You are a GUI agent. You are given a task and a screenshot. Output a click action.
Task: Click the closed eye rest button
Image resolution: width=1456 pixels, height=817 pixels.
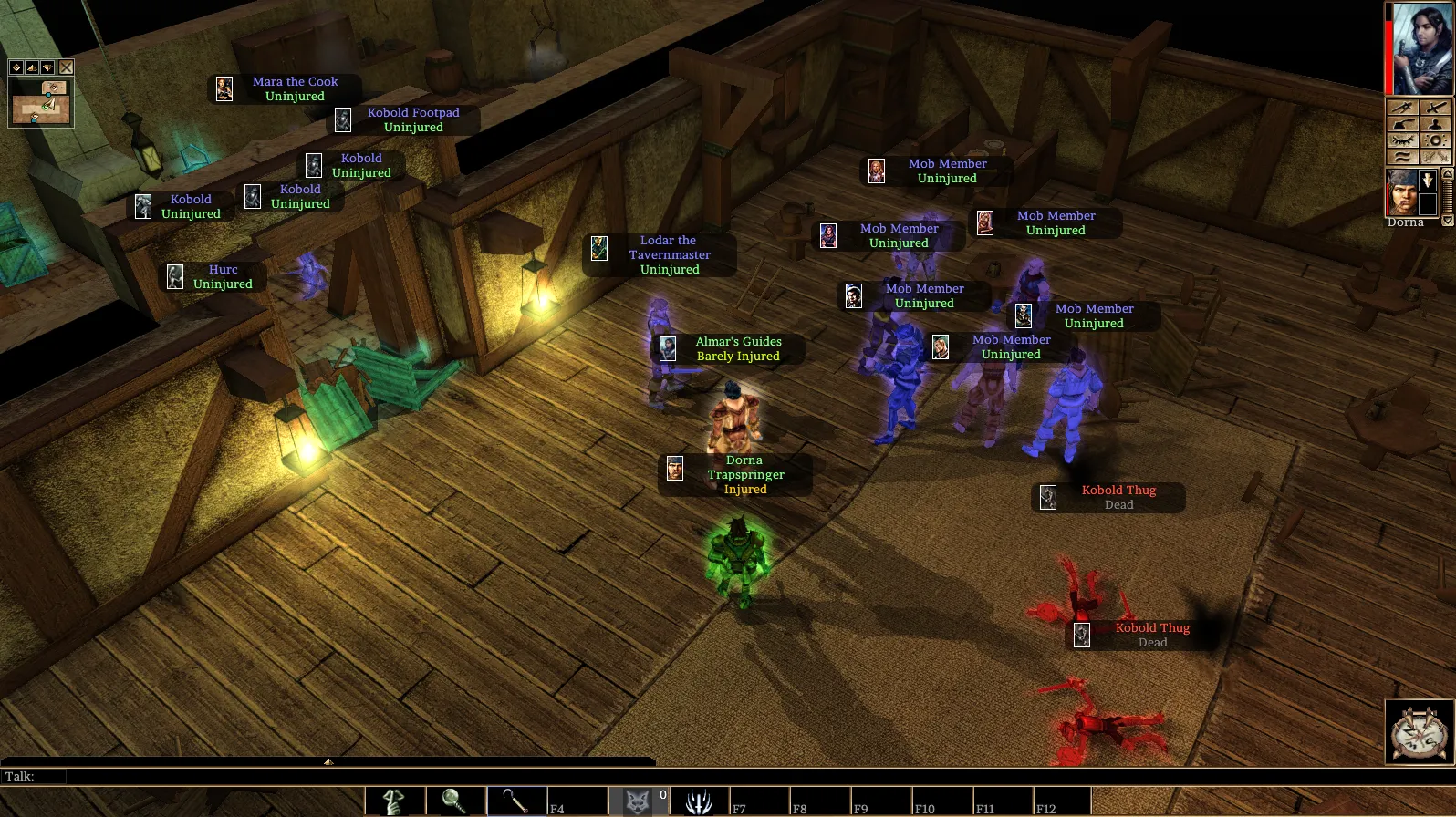1403,140
